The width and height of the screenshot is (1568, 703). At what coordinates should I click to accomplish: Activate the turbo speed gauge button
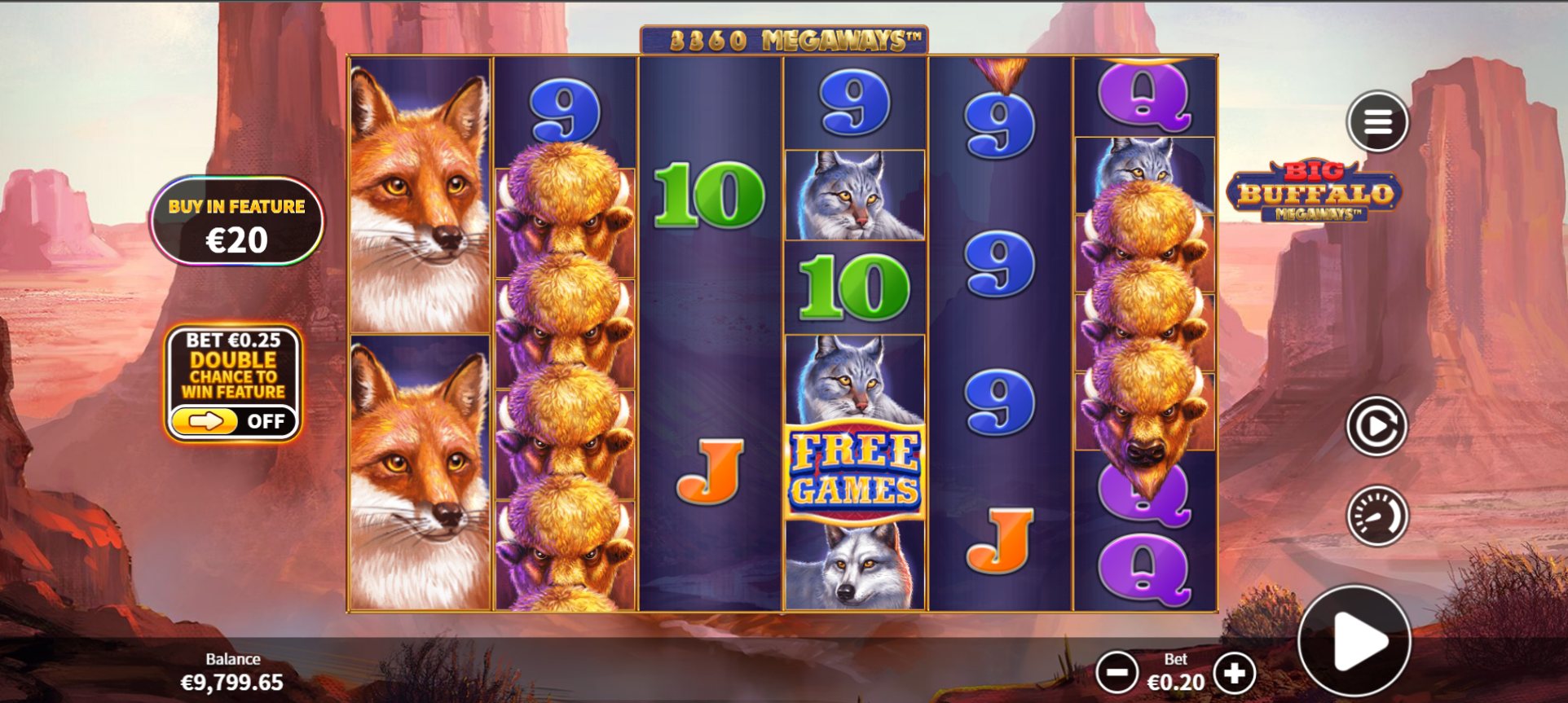coord(1376,516)
